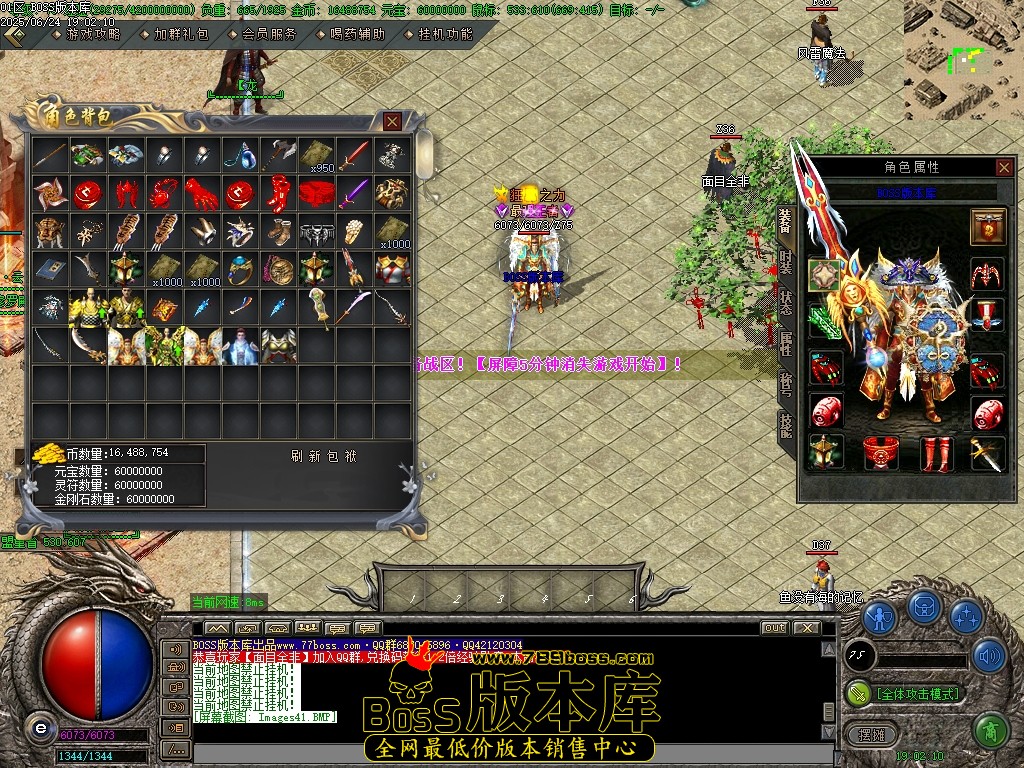1024x768 pixels.
Task: Open 喝药辅助 potion assist settings
Action: 357,34
